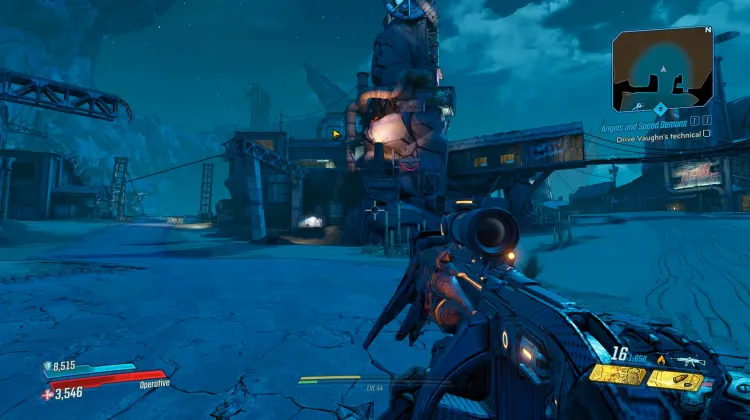Screen dimensions: 750x420
Task: Click the incendiary flame element icon
Action: click(x=659, y=360)
